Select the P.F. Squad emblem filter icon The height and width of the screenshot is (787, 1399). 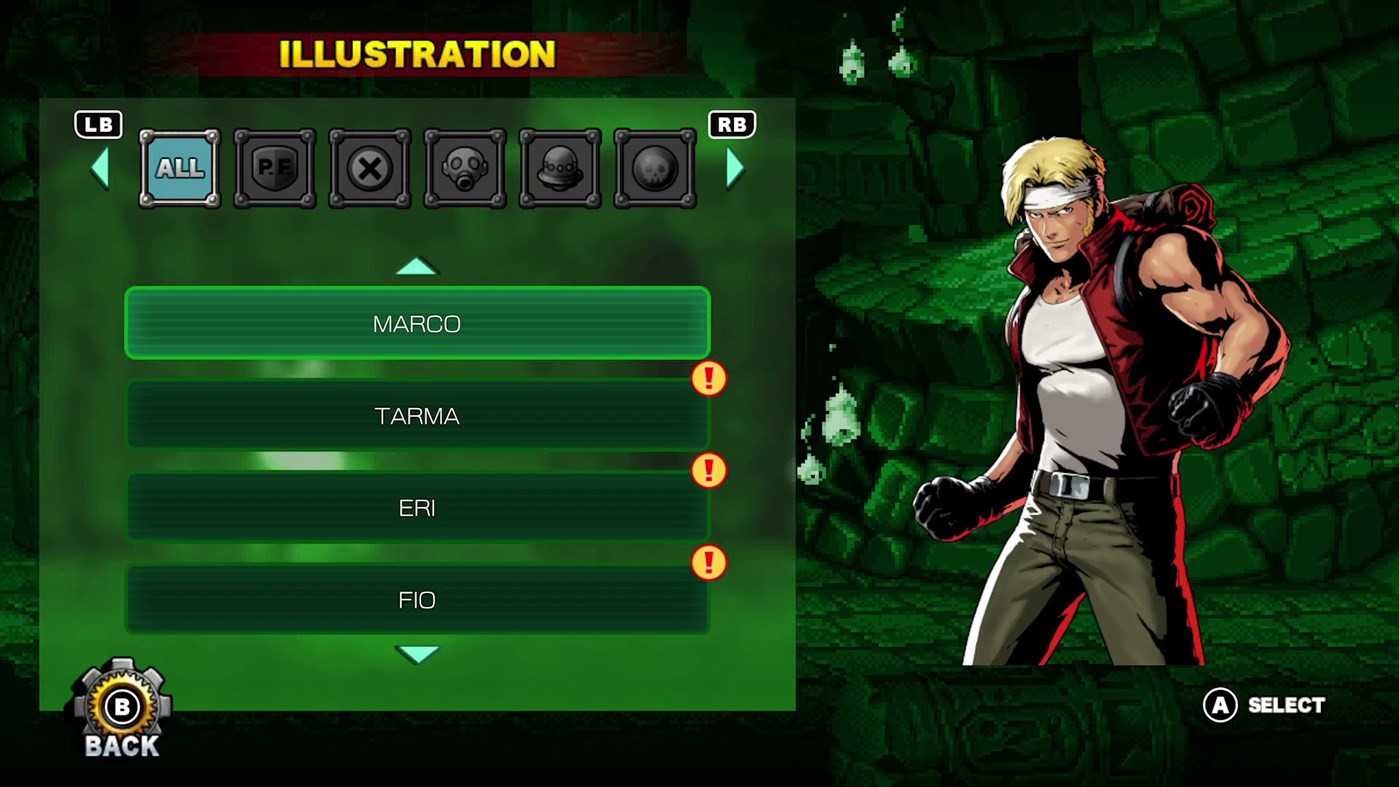click(x=274, y=167)
